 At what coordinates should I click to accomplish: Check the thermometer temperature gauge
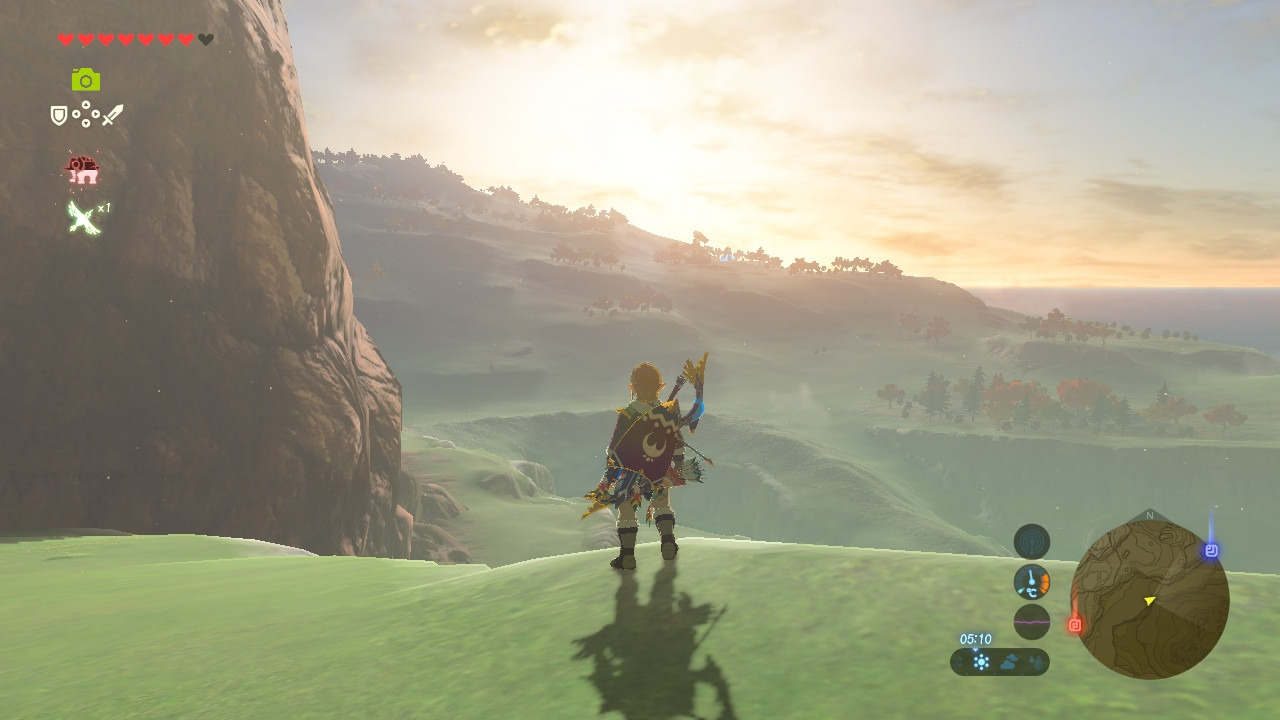pos(1032,582)
